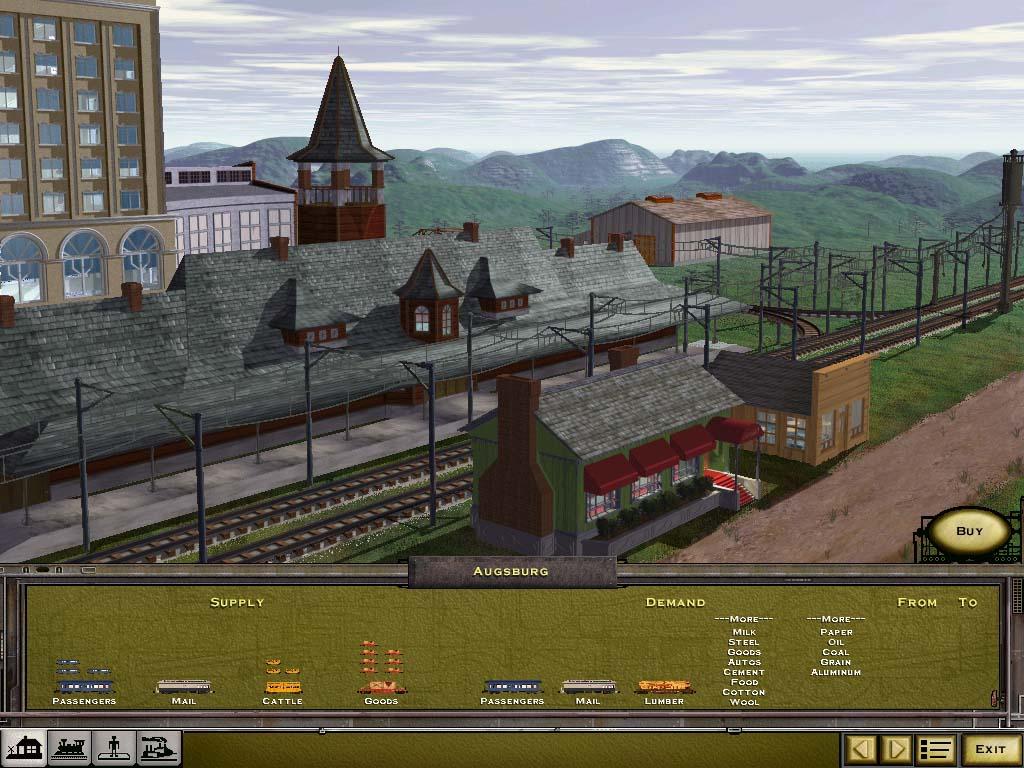Image resolution: width=1024 pixels, height=768 pixels.
Task: Switch to the station building tab
Action: pos(24,748)
